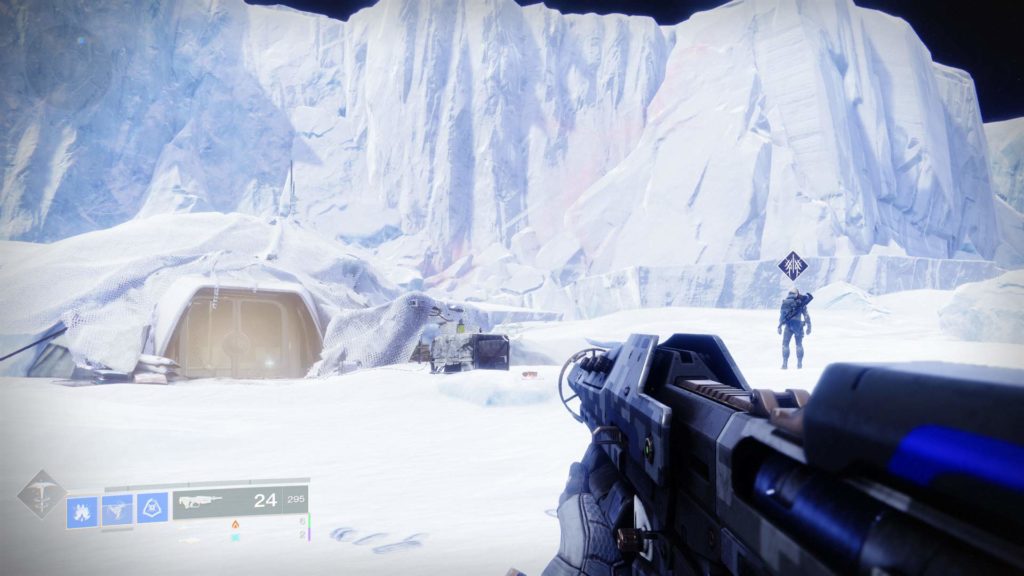Viewport: 1024px width, 576px height.
Task: Use the grenade ability icon
Action: click(82, 511)
